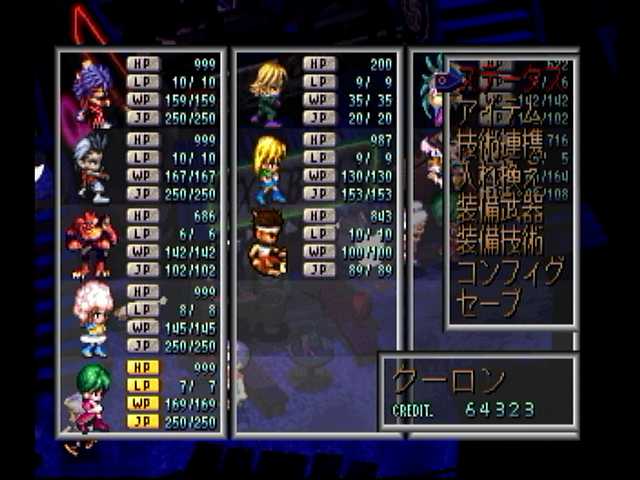Screen dimensions: 640x480
Task: Select the highlighted green-haired party member
Action: pyautogui.click(x=140, y=395)
